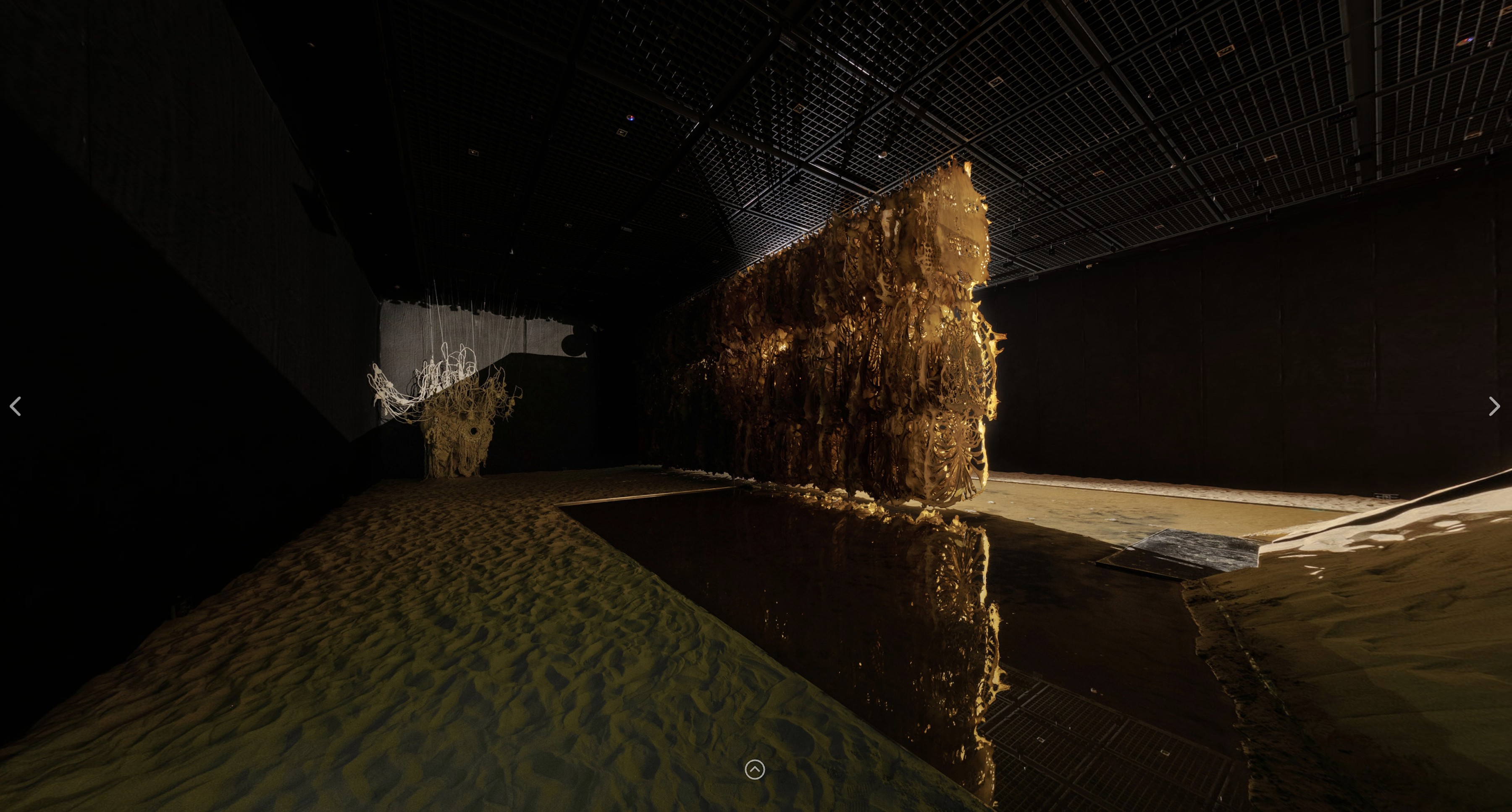
Task: Expand the bottom panel with the up chevron
Action: click(755, 769)
